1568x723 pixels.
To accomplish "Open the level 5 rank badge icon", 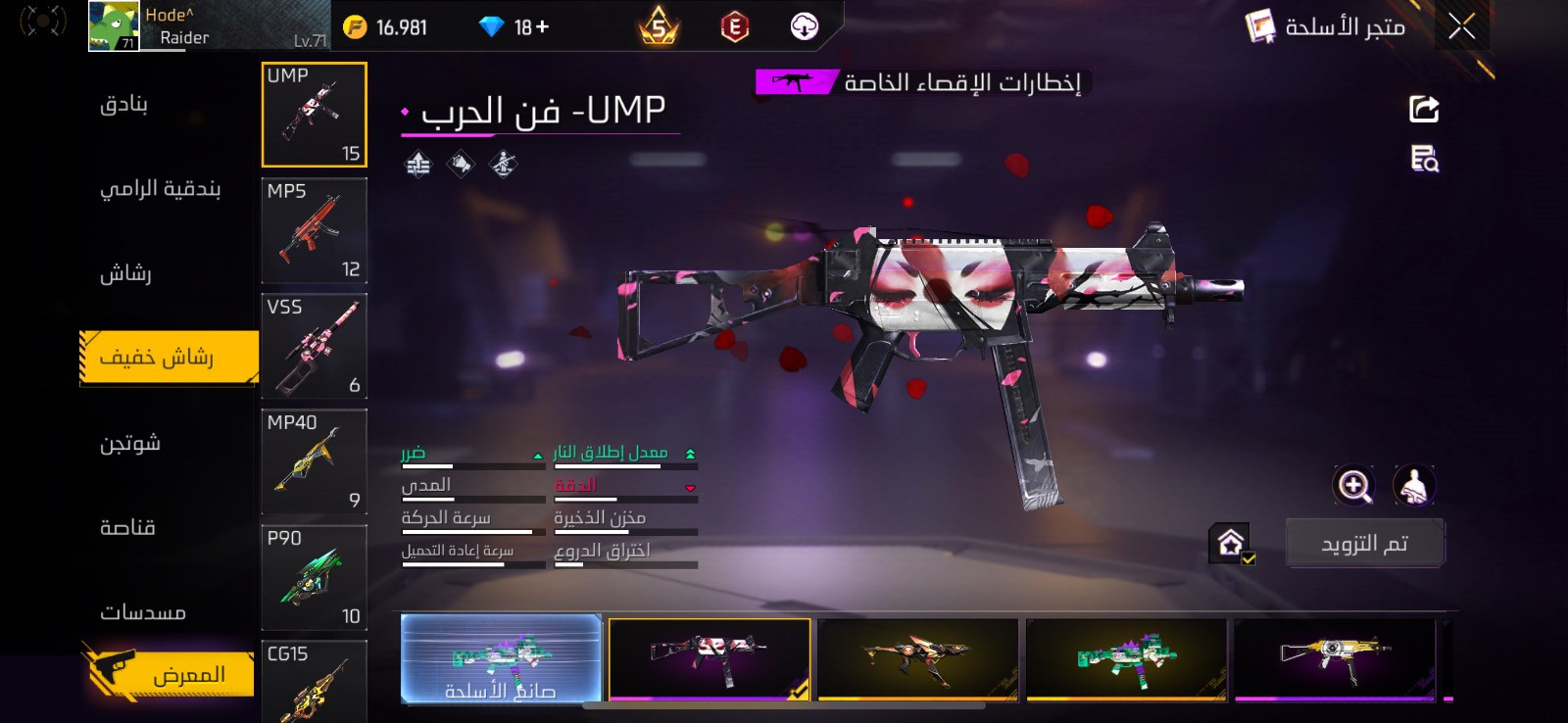I will click(x=658, y=26).
